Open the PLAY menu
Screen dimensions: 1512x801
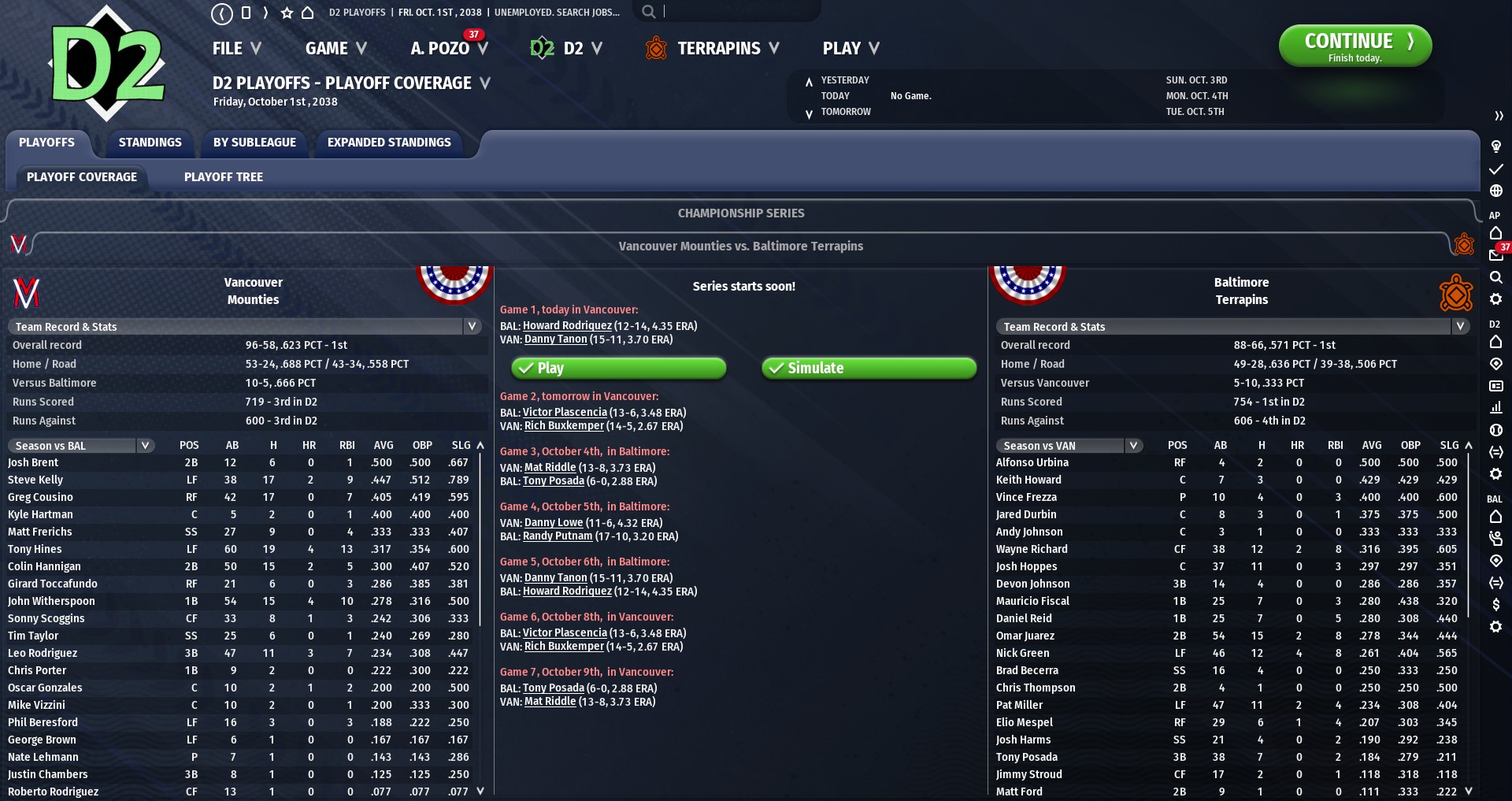[x=850, y=49]
